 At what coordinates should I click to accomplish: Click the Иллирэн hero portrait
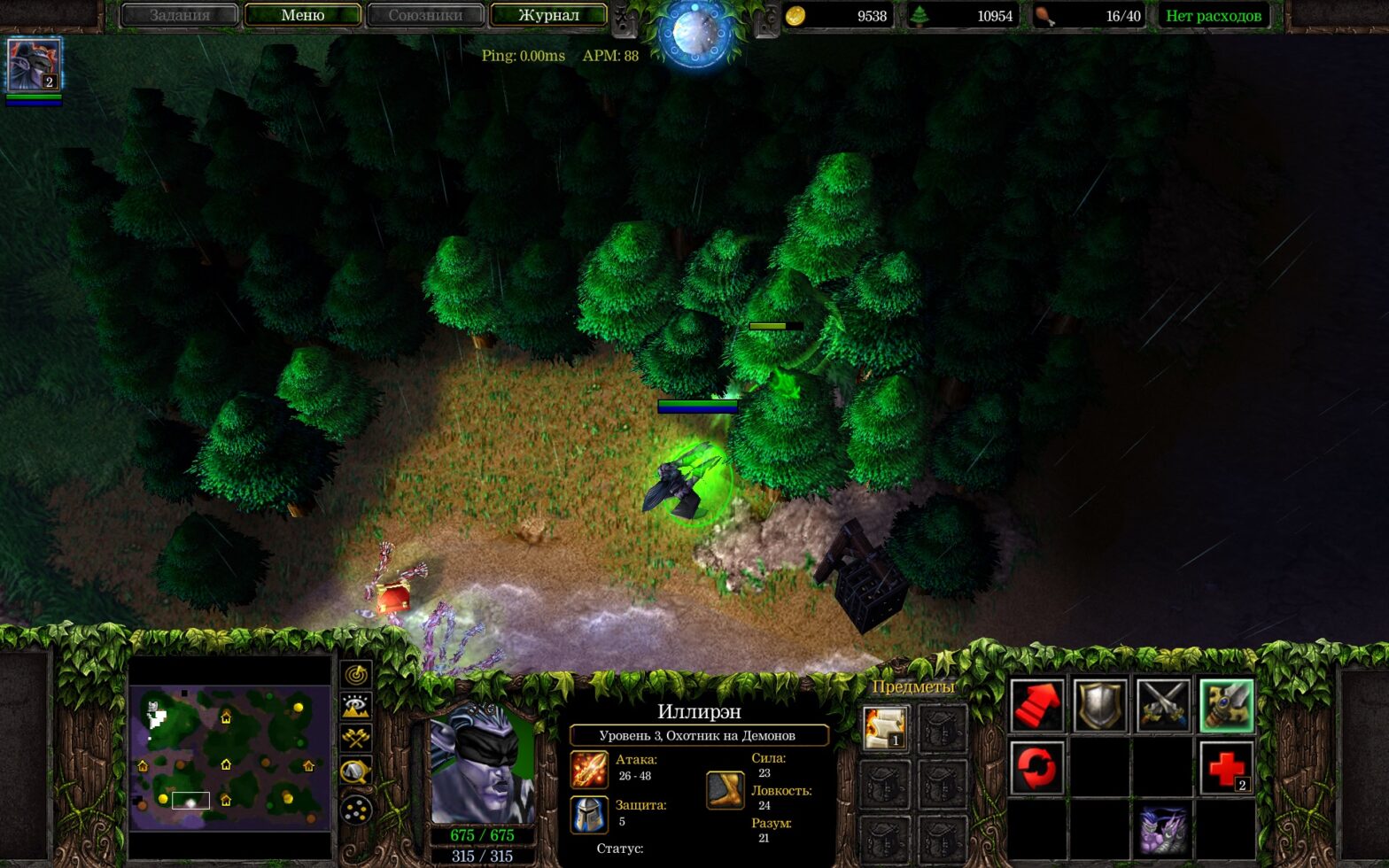[482, 768]
